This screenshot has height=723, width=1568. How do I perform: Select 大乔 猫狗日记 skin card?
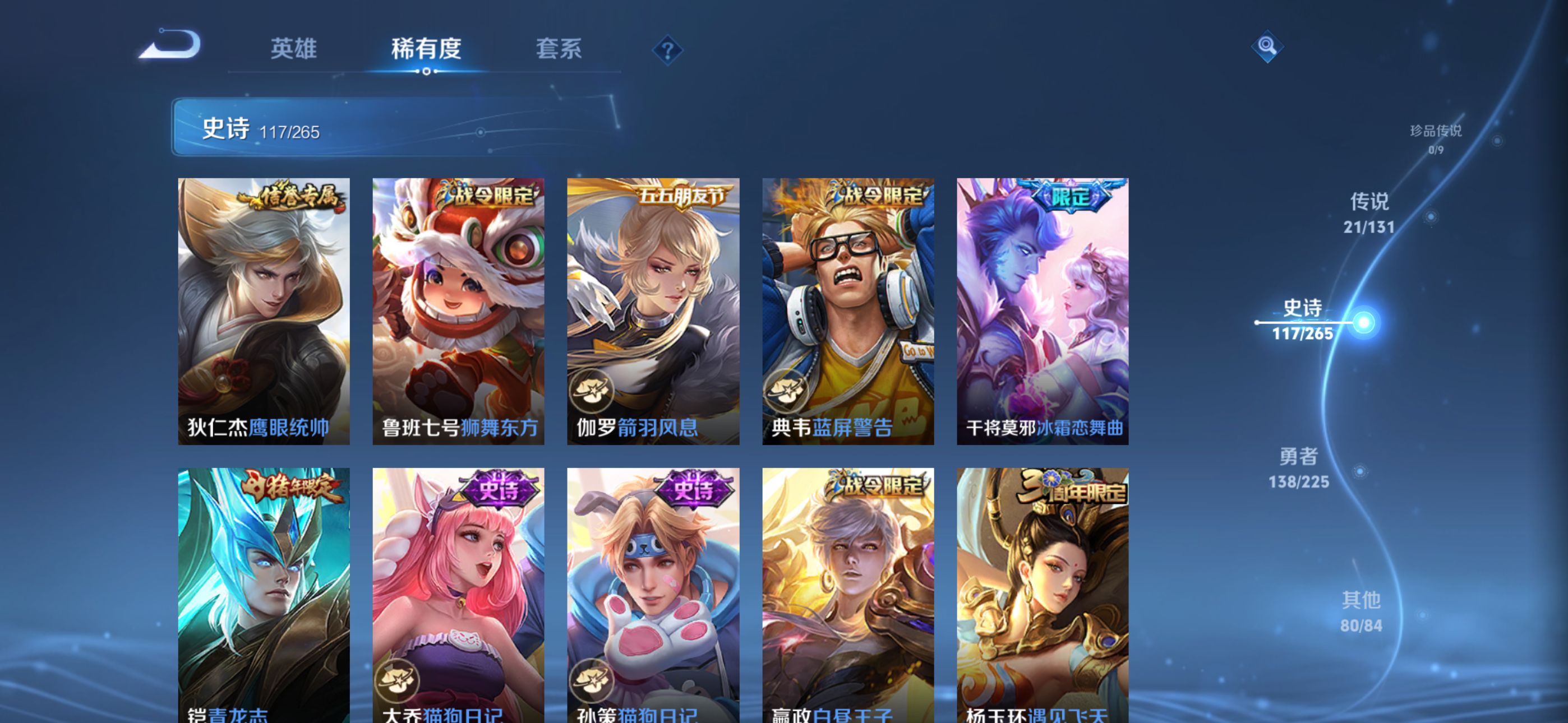click(x=458, y=595)
